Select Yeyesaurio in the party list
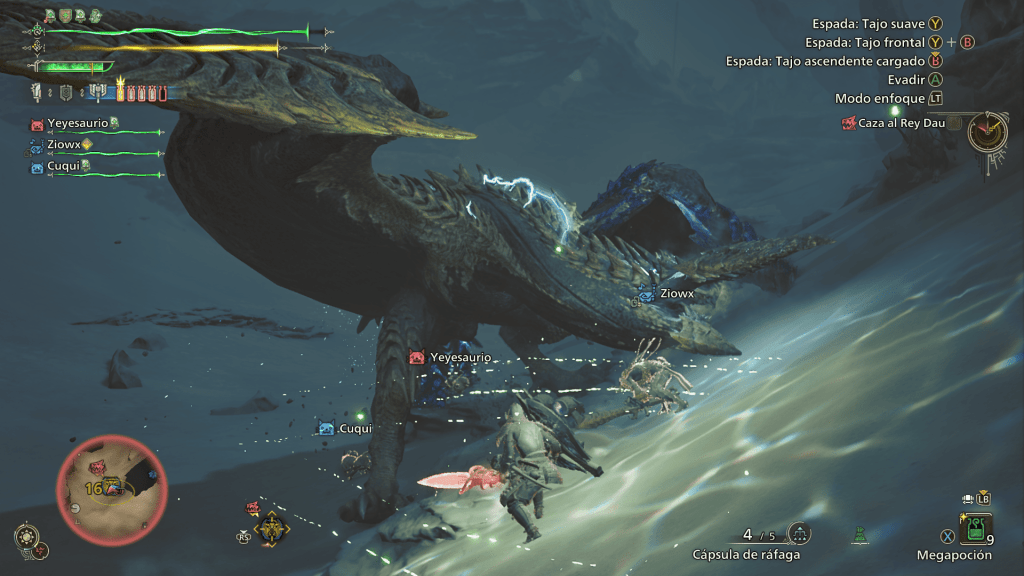The height and width of the screenshot is (576, 1024). point(78,124)
